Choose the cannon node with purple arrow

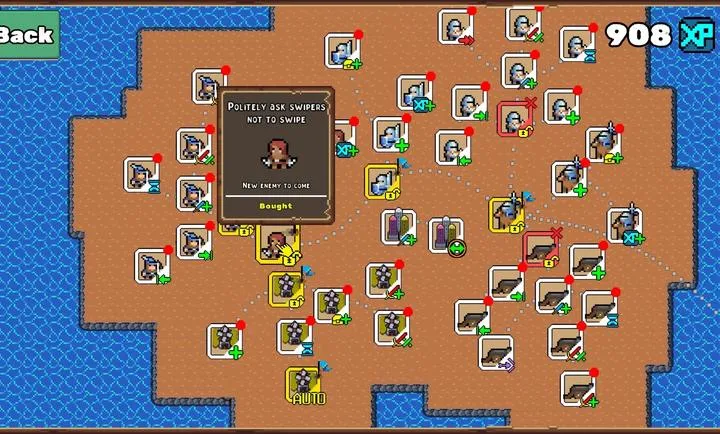(x=495, y=353)
